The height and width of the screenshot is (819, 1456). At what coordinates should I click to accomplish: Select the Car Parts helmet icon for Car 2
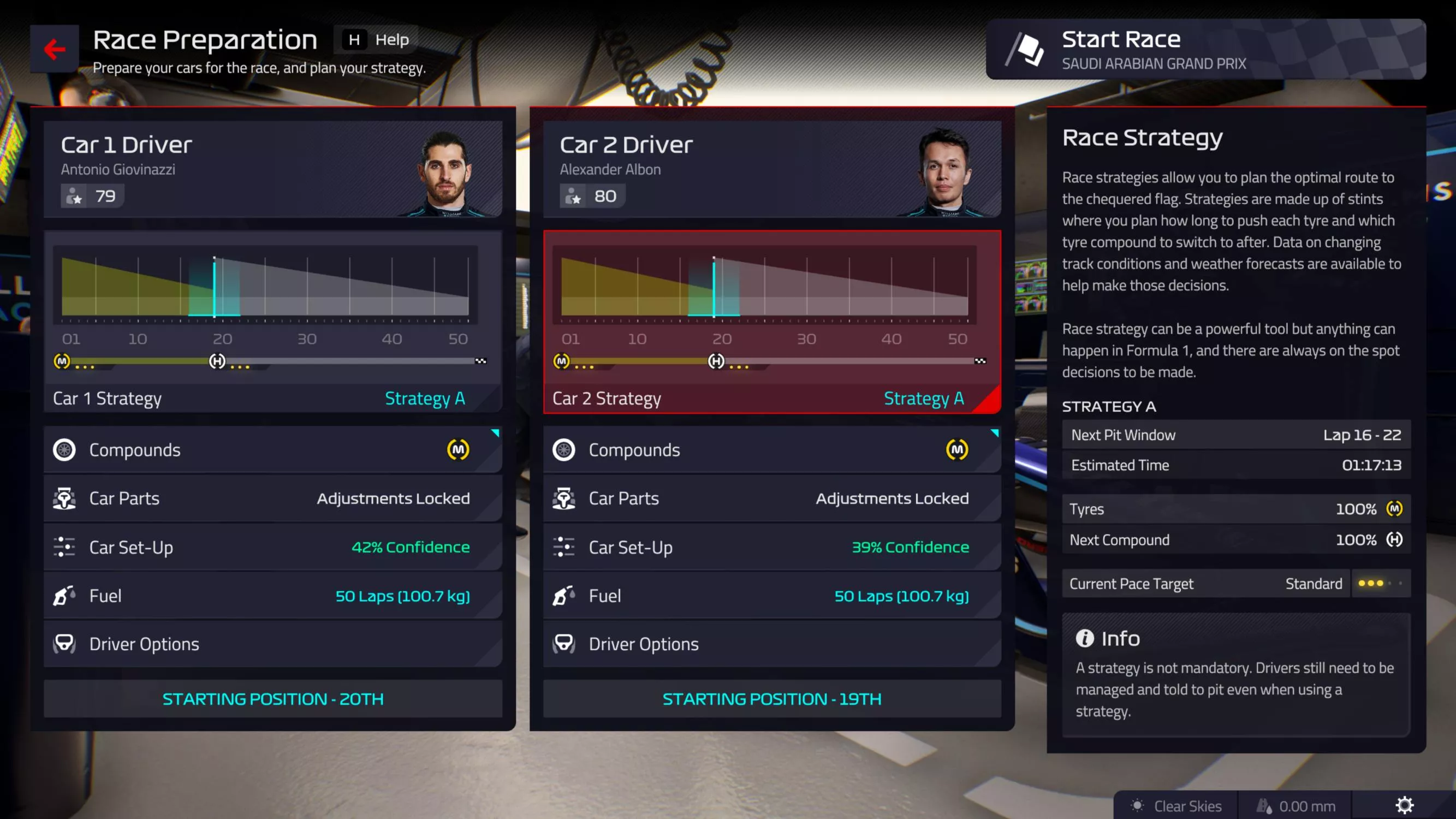point(564,498)
